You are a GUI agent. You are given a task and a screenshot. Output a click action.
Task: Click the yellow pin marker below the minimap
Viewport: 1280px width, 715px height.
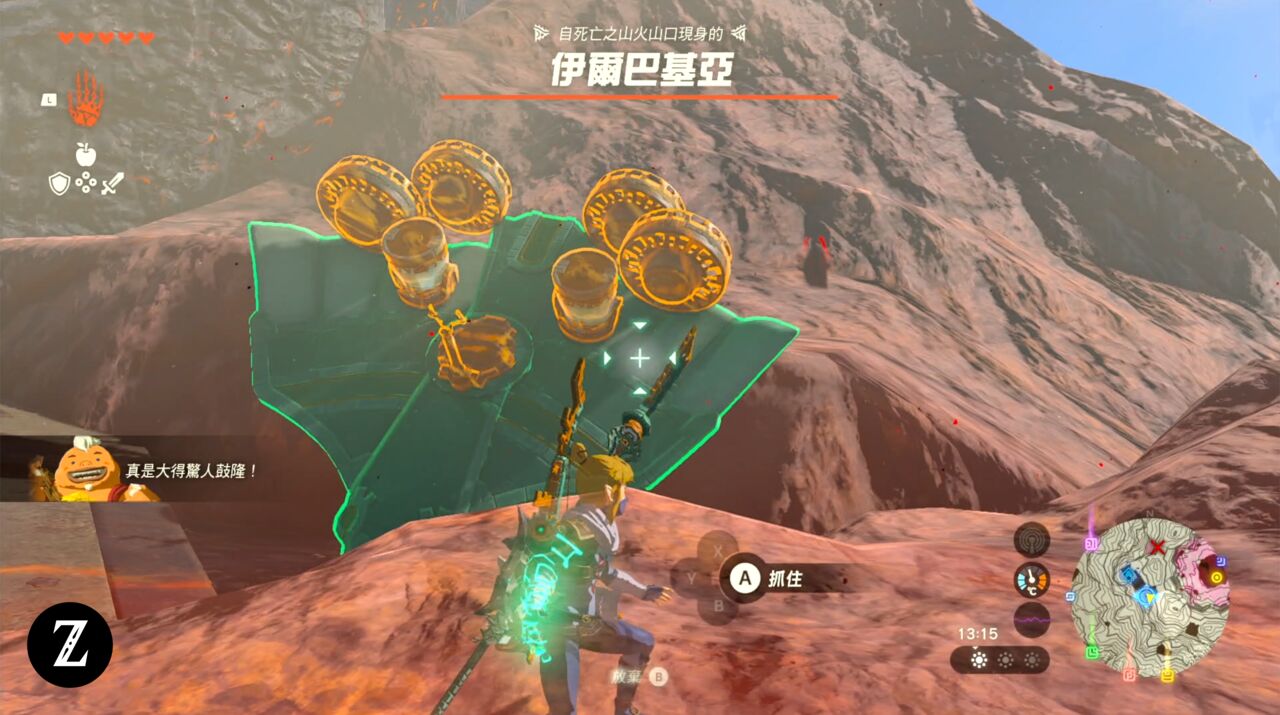coord(1167,677)
